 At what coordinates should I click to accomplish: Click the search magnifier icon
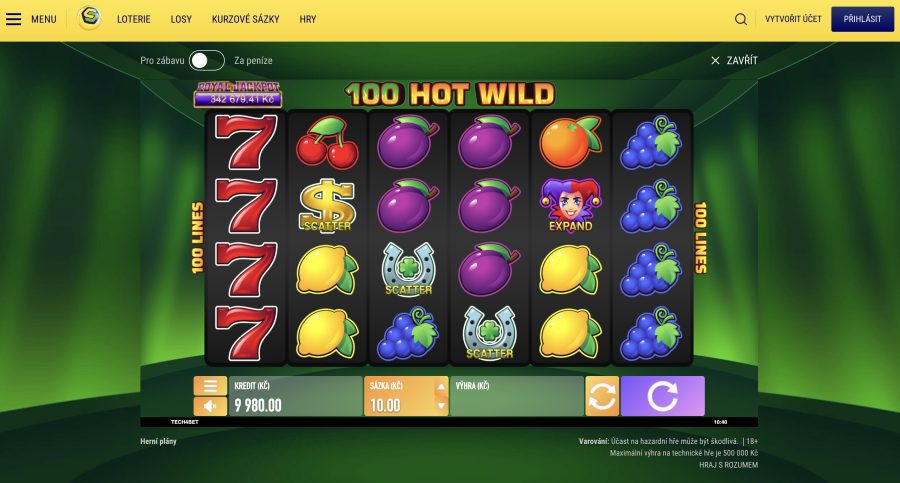coord(741,19)
